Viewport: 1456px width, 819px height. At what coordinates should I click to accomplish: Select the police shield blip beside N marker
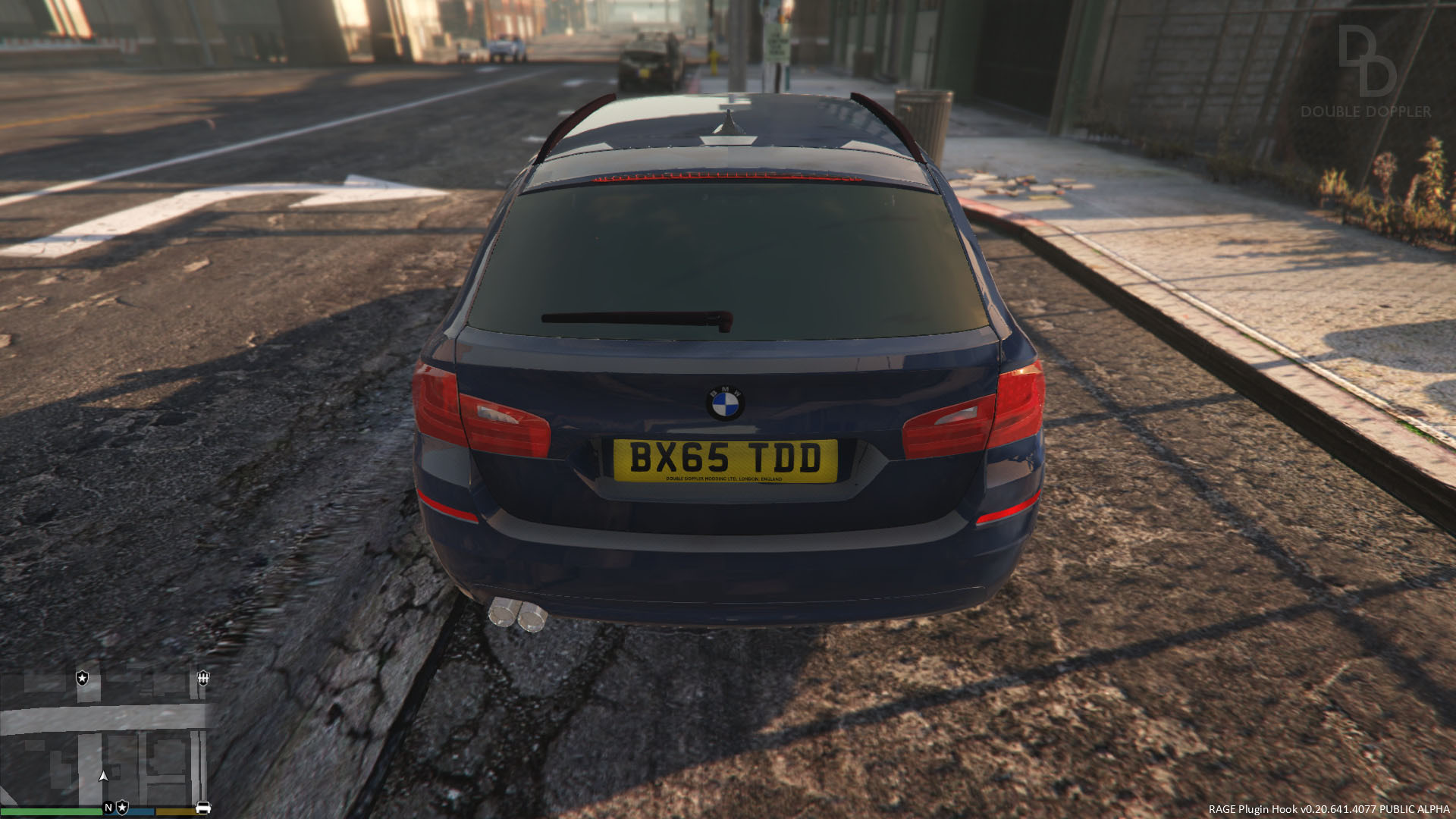(x=122, y=808)
